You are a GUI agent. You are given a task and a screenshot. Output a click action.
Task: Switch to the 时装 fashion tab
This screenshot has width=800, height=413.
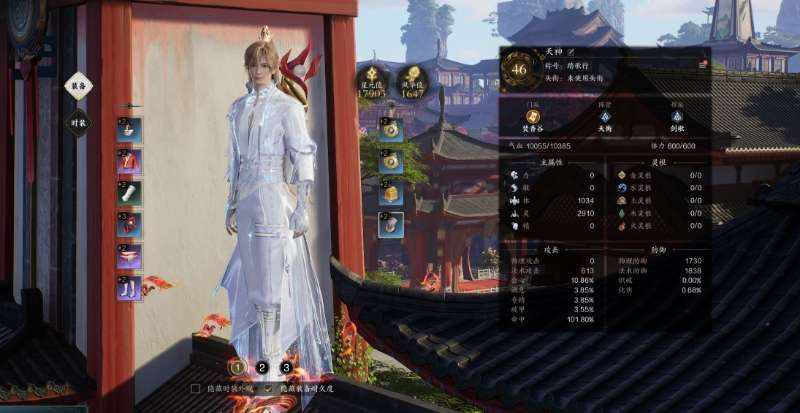78,123
